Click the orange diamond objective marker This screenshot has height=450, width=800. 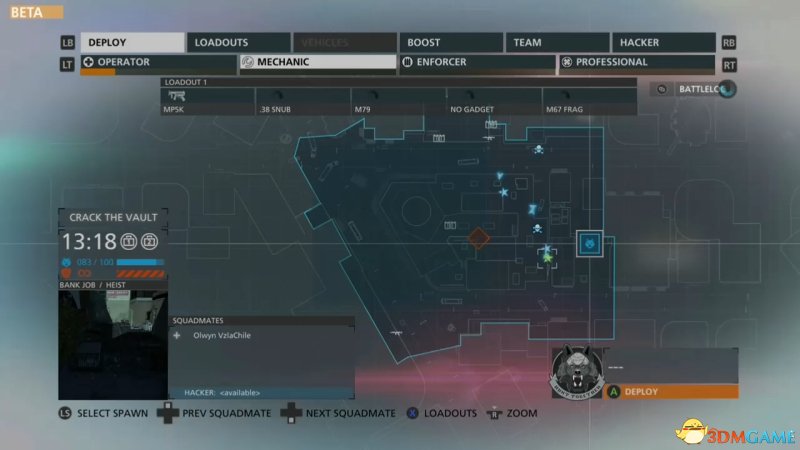pos(479,238)
